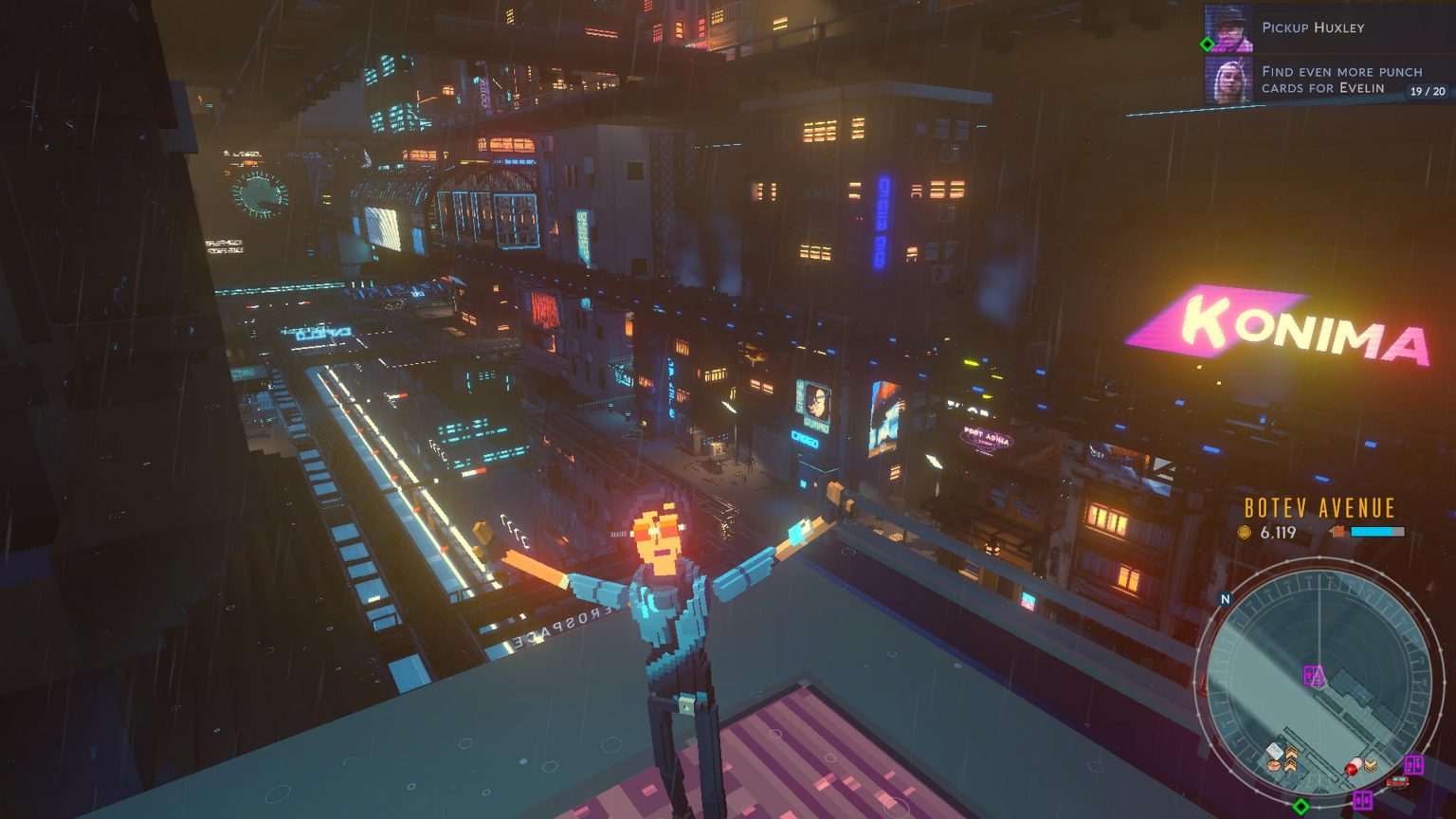Click the red HOVA vehicle icon on the minimap

tap(1398, 783)
